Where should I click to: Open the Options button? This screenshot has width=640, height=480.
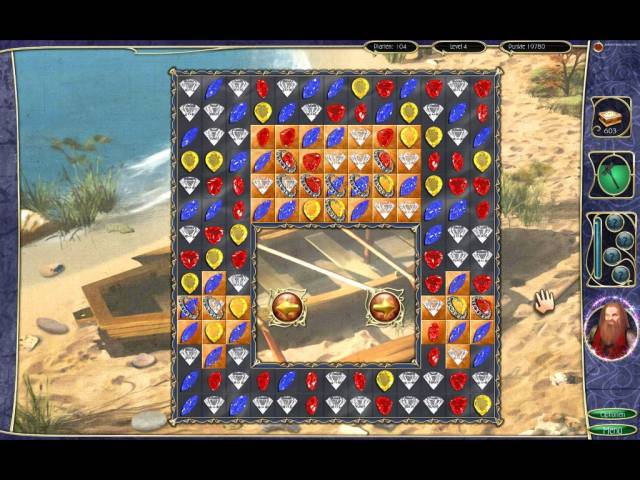pos(612,414)
